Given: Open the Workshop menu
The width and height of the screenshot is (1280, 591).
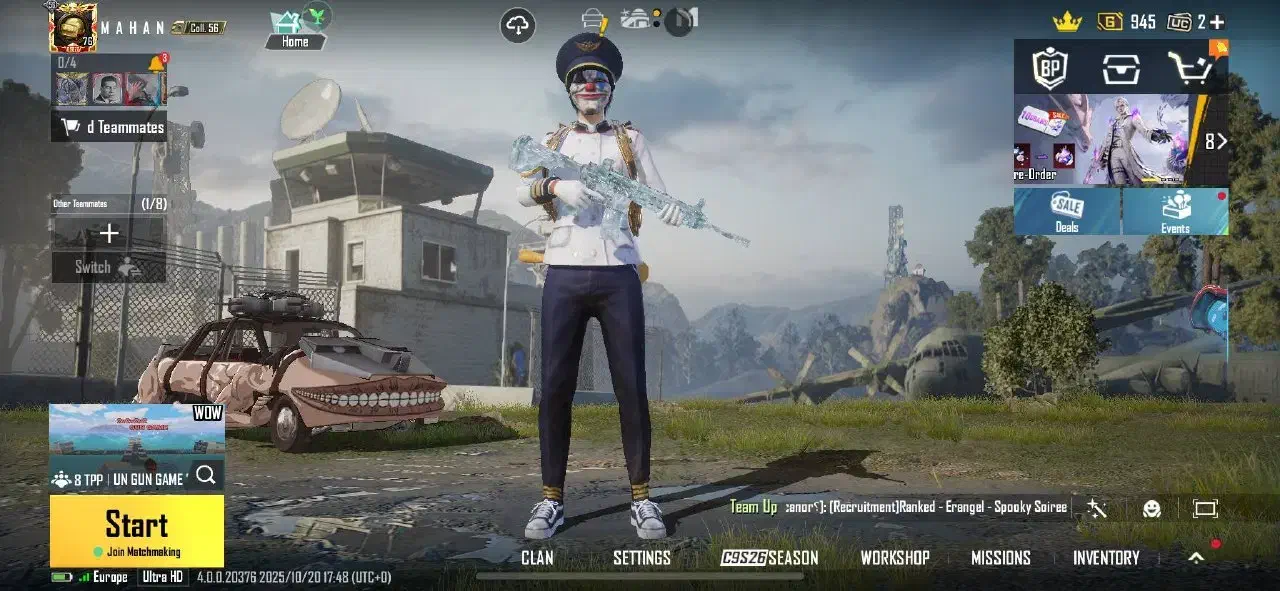Looking at the screenshot, I should pos(895,558).
